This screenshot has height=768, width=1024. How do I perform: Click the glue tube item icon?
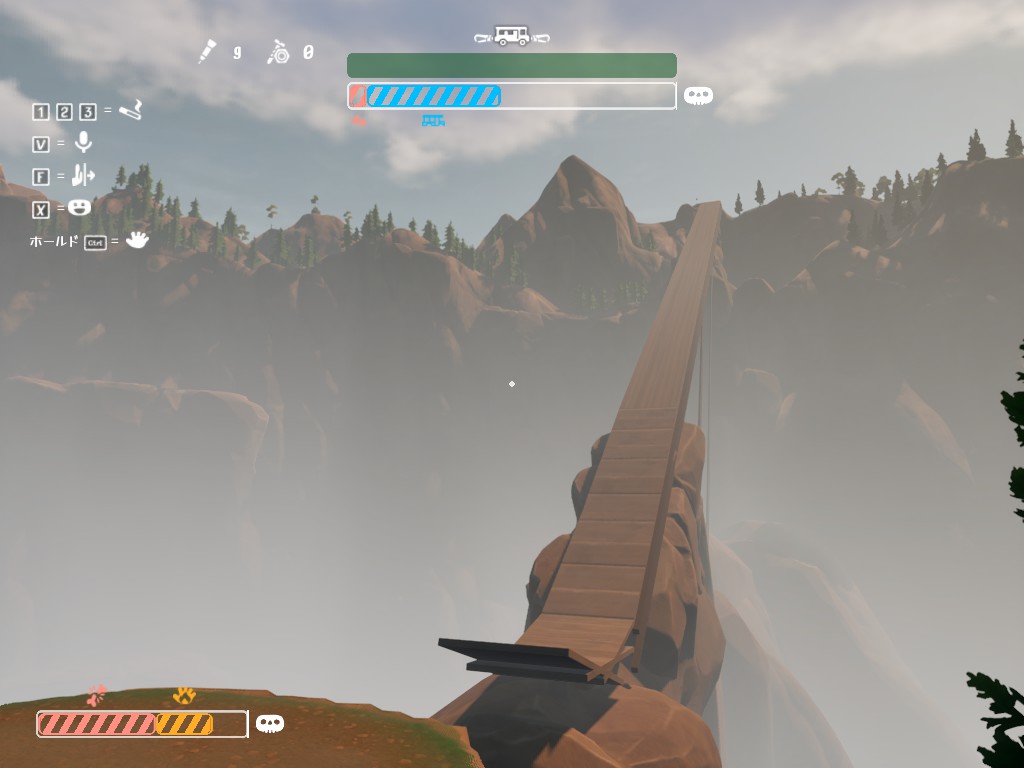click(x=207, y=51)
